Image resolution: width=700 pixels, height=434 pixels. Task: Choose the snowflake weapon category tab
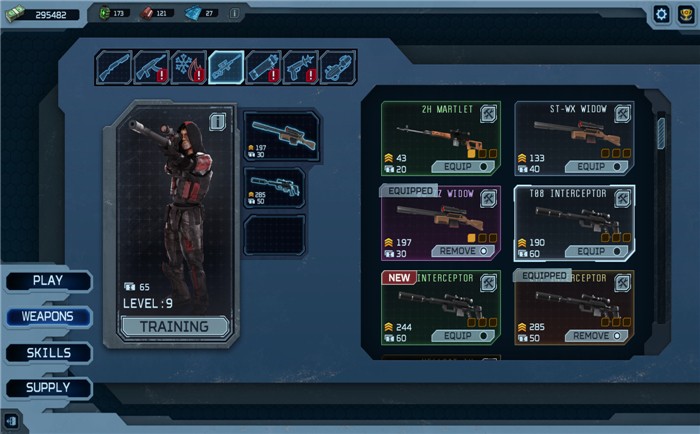coord(188,67)
